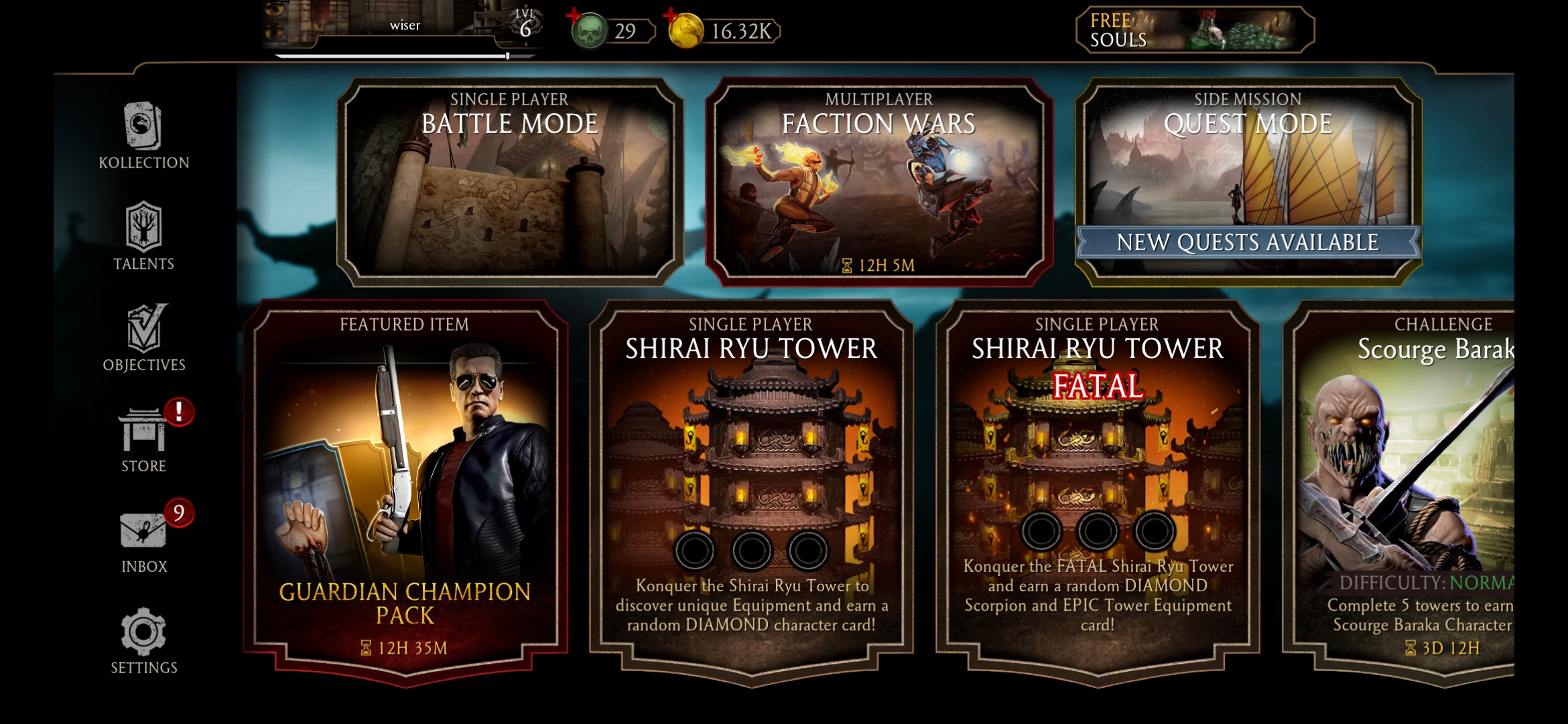The image size is (1568, 724).
Task: Open the Talents tree
Action: click(x=143, y=236)
